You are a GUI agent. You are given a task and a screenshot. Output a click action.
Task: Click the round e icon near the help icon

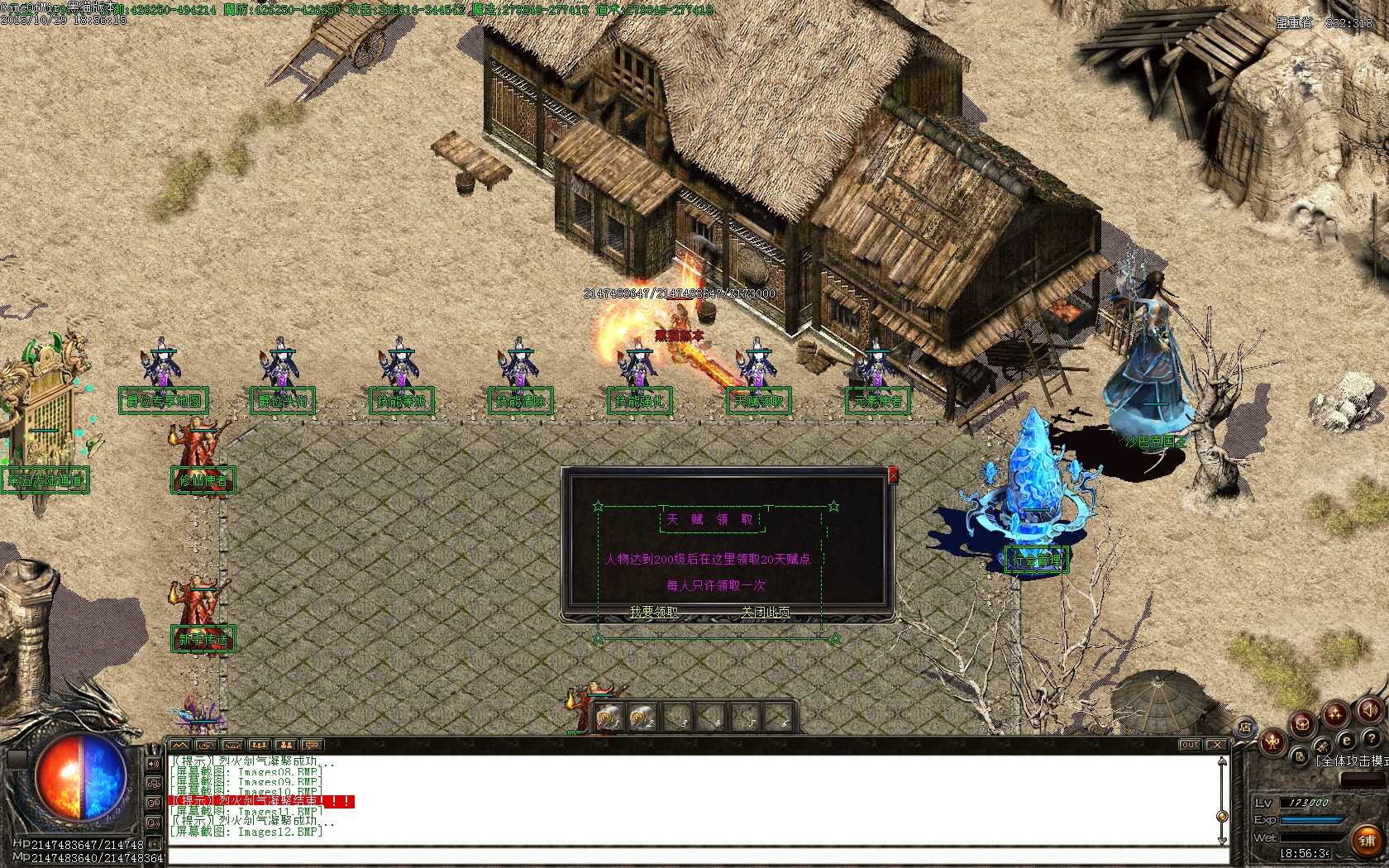coord(1345,740)
